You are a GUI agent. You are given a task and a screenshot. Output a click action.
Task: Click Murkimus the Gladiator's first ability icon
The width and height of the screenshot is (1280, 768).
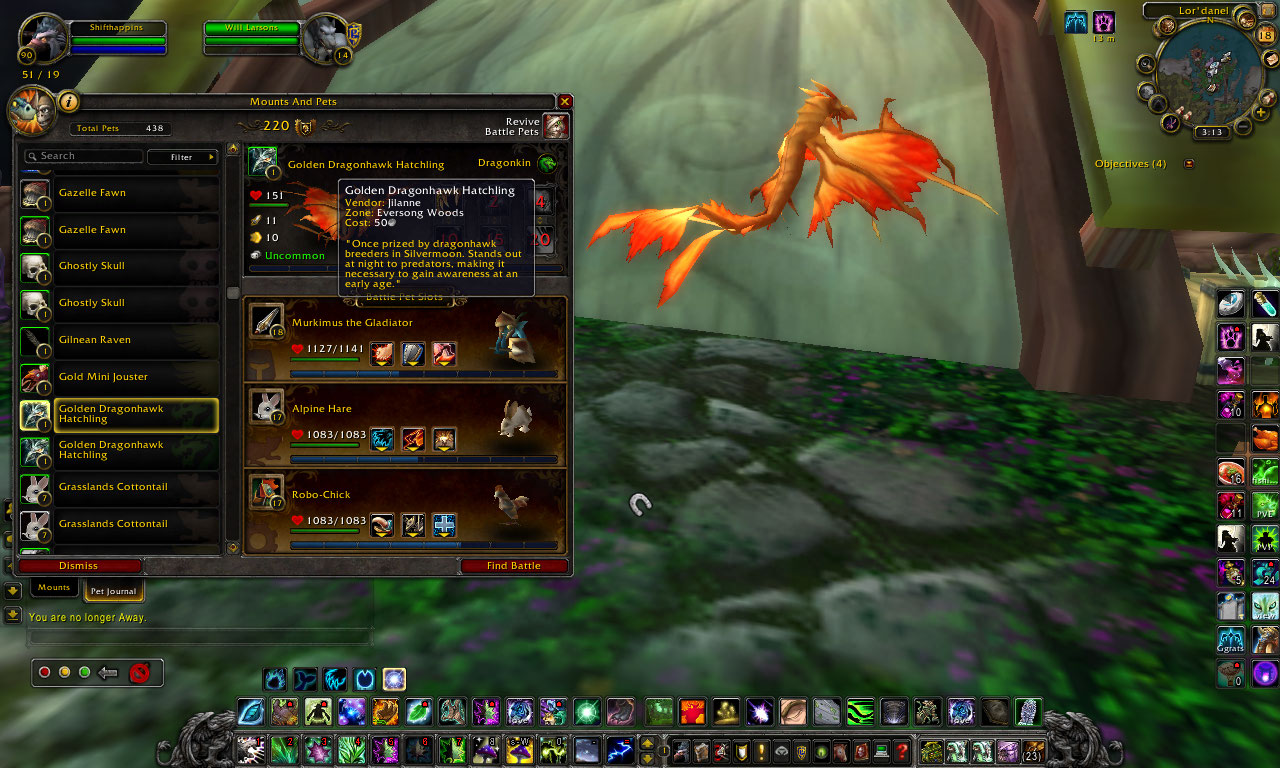coord(381,353)
